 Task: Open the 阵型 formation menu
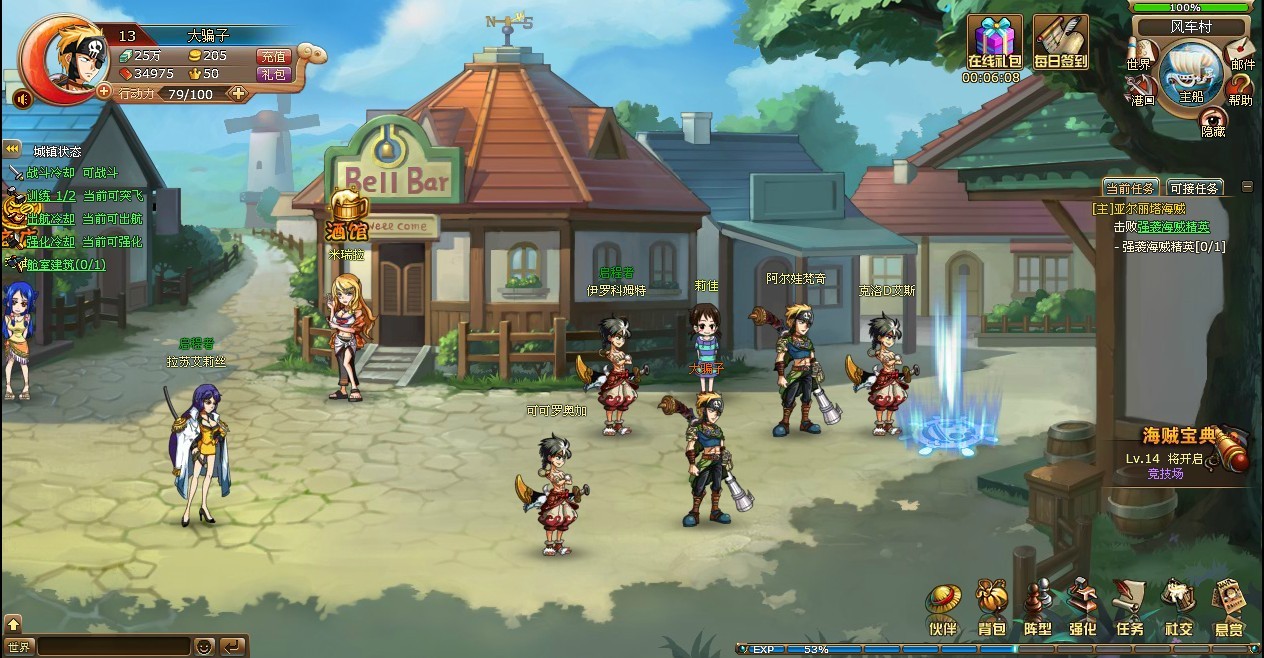(1037, 609)
